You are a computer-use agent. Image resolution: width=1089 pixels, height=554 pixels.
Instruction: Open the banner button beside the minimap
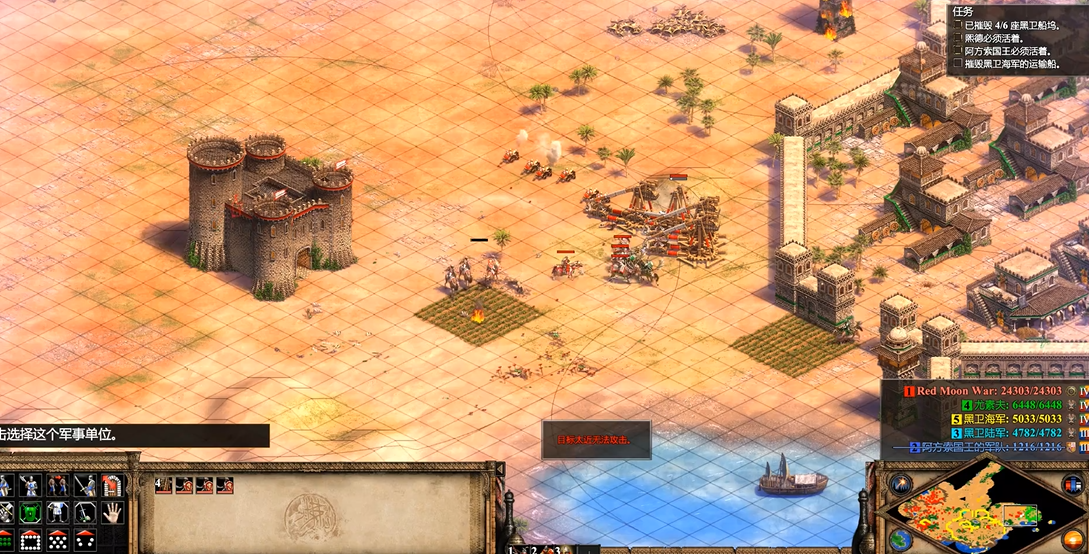[1074, 484]
